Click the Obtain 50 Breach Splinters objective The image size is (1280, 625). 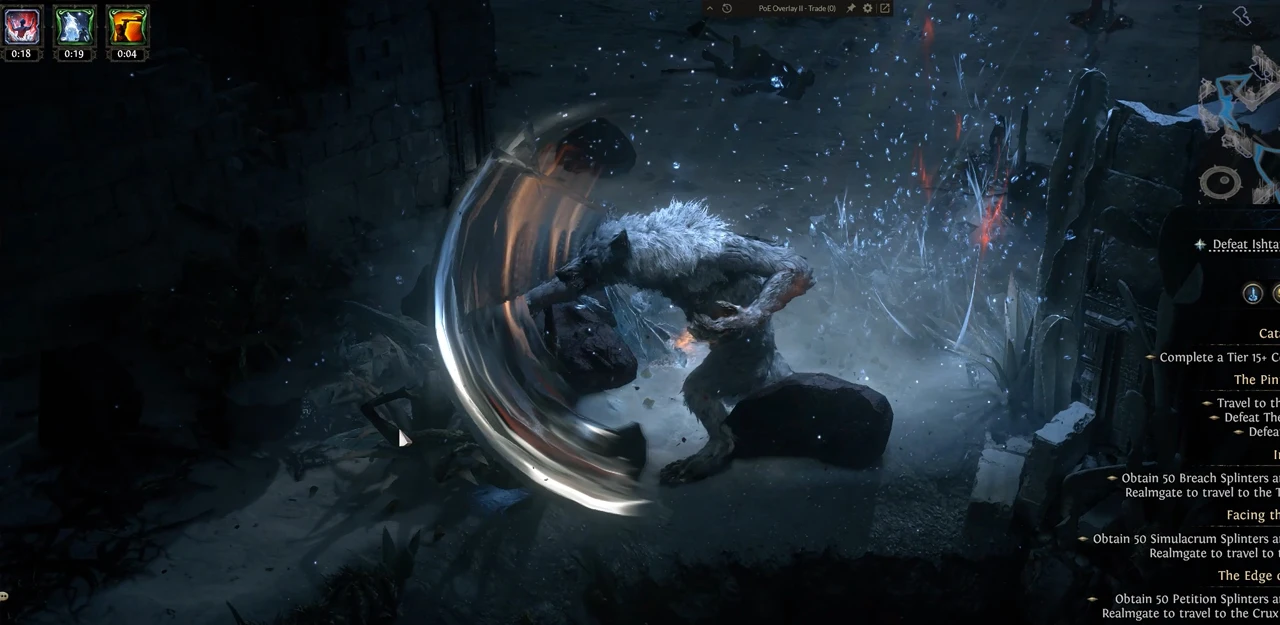[x=1200, y=478]
